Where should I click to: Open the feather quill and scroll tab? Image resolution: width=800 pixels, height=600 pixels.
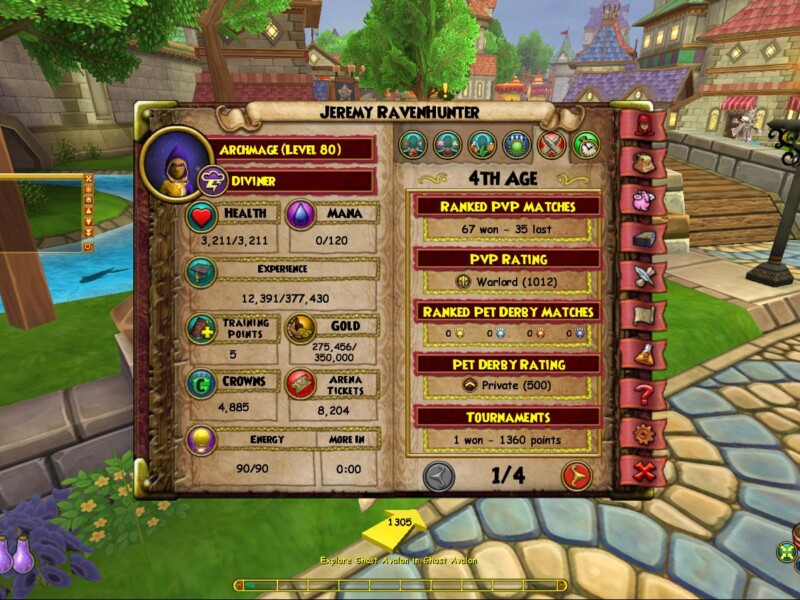(643, 275)
